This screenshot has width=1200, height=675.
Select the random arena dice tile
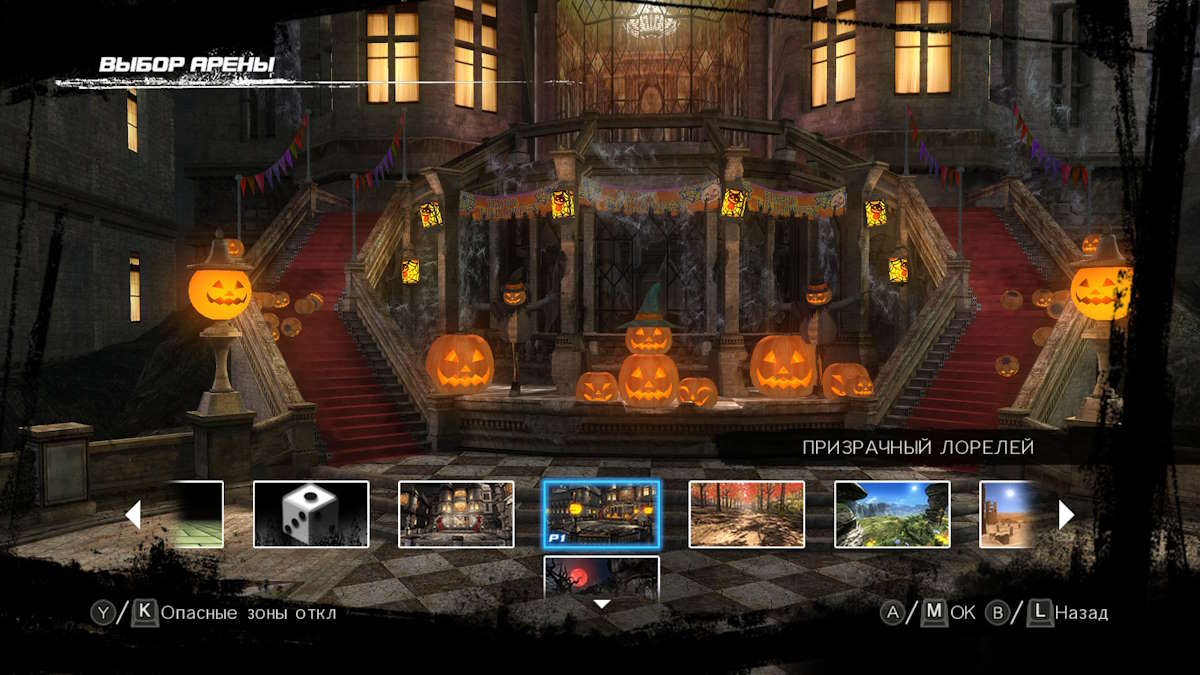[311, 514]
